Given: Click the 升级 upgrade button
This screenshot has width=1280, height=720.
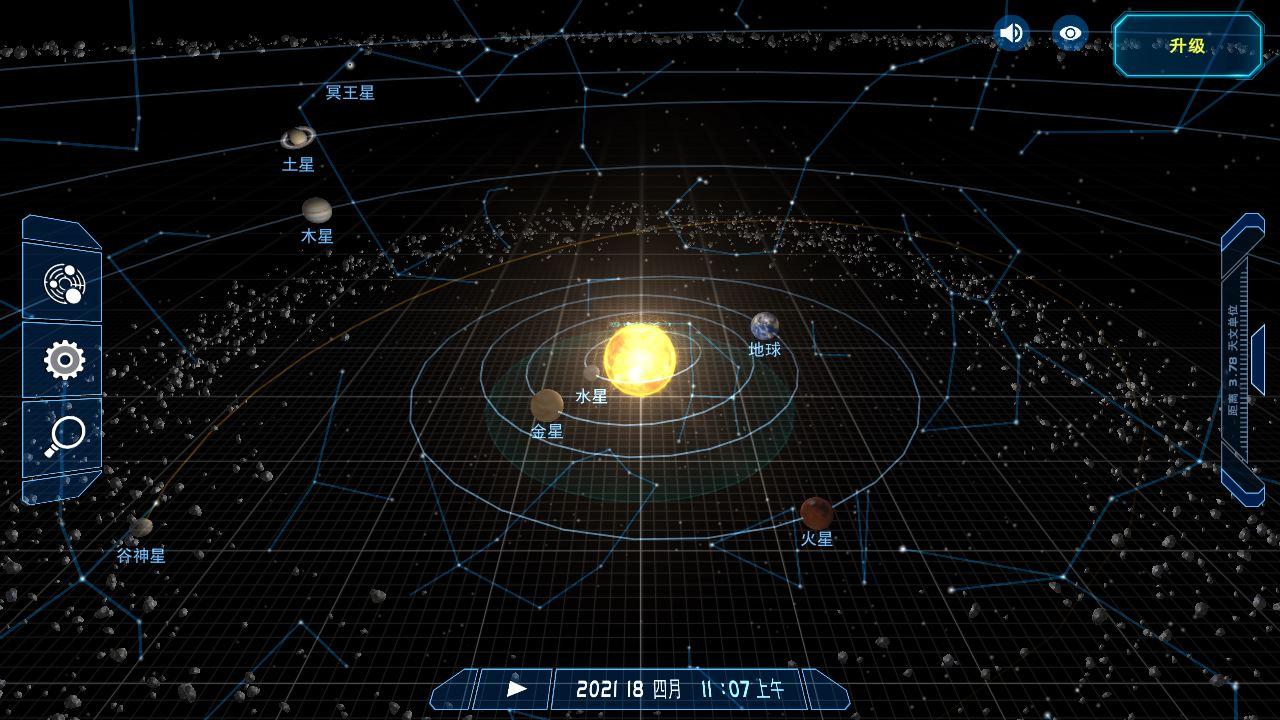Looking at the screenshot, I should click(x=1186, y=45).
